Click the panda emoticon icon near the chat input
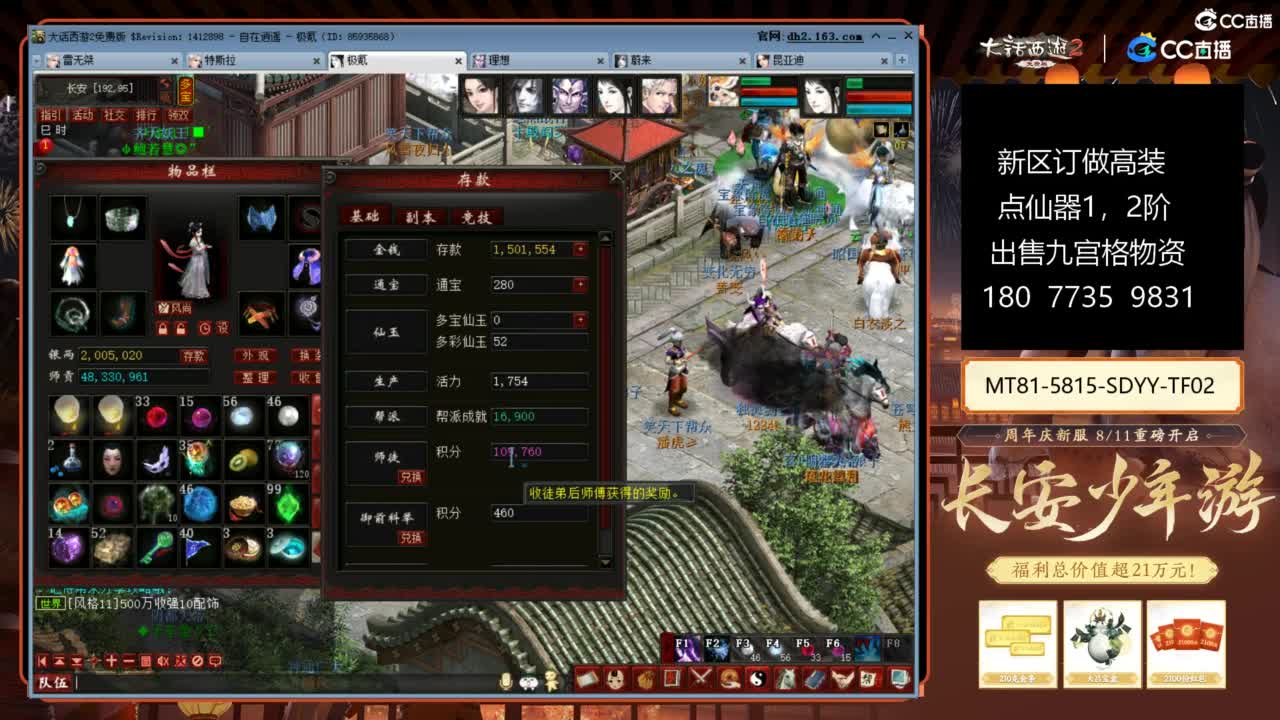The width and height of the screenshot is (1280, 720). click(x=528, y=682)
